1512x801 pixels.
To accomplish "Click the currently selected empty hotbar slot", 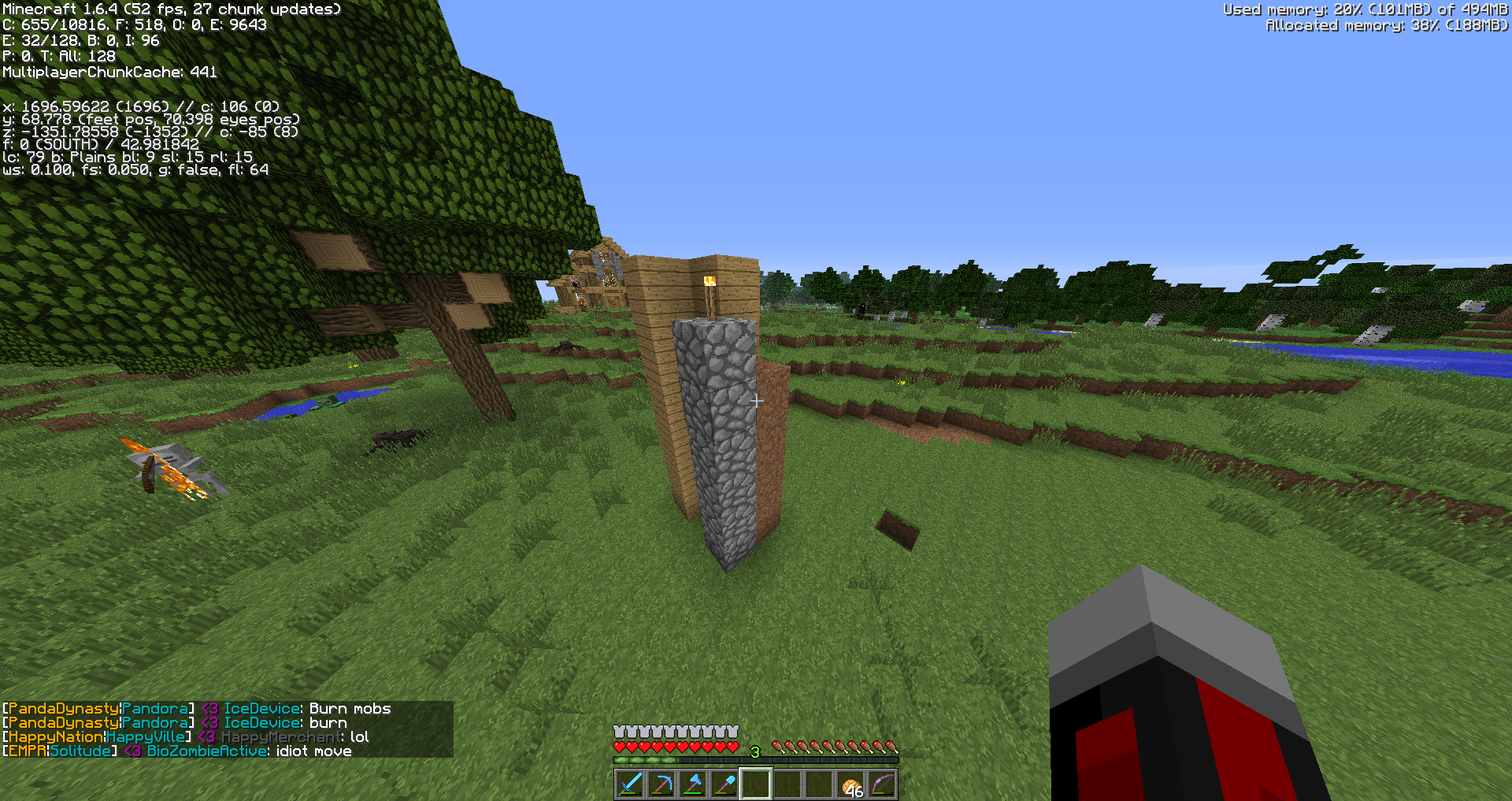I will (755, 784).
